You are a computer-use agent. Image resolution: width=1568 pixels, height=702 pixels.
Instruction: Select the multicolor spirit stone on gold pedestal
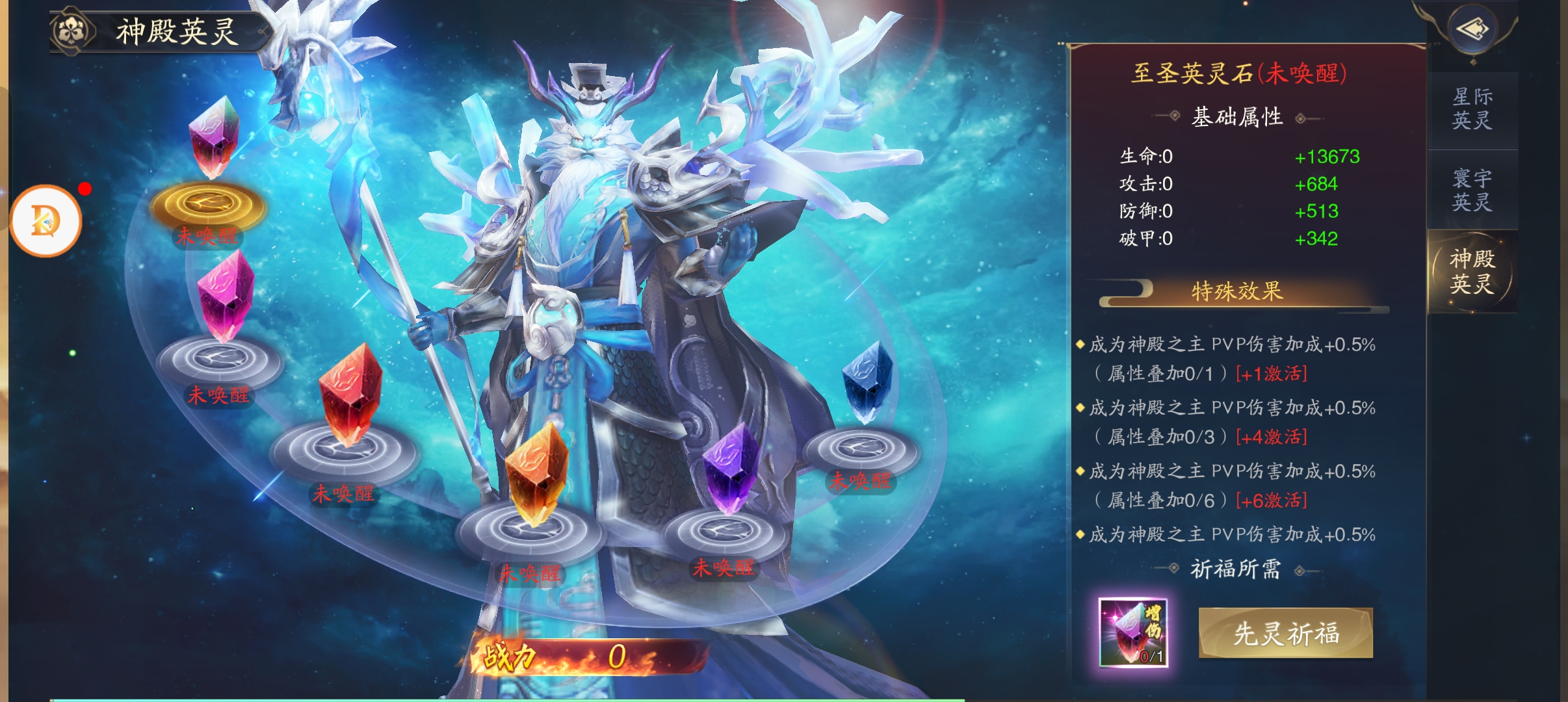(x=213, y=138)
